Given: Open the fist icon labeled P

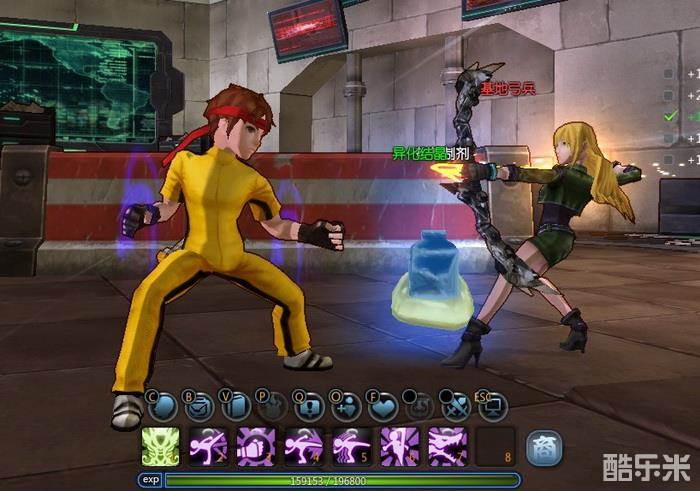Looking at the screenshot, I should click(271, 406).
